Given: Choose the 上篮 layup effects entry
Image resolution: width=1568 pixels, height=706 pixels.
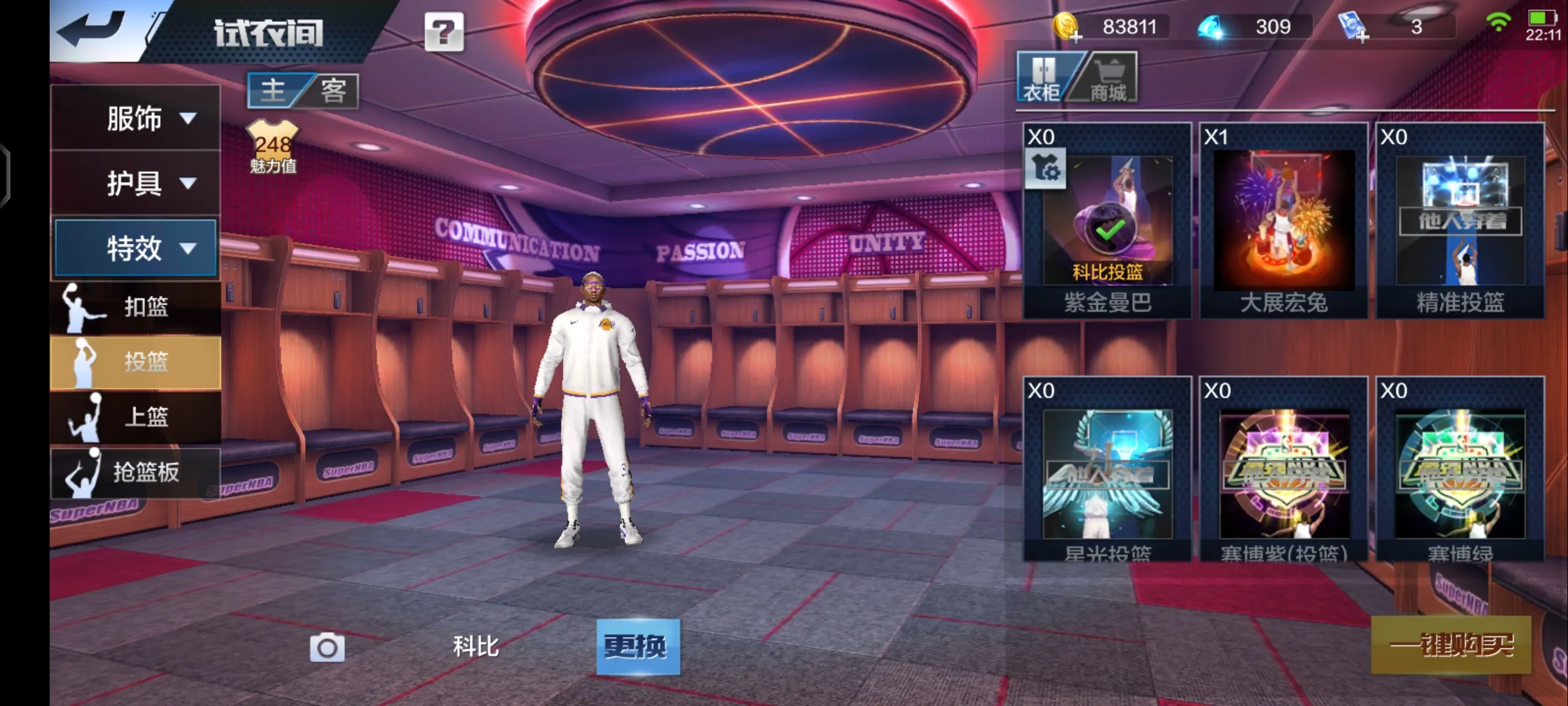Looking at the screenshot, I should (x=136, y=416).
